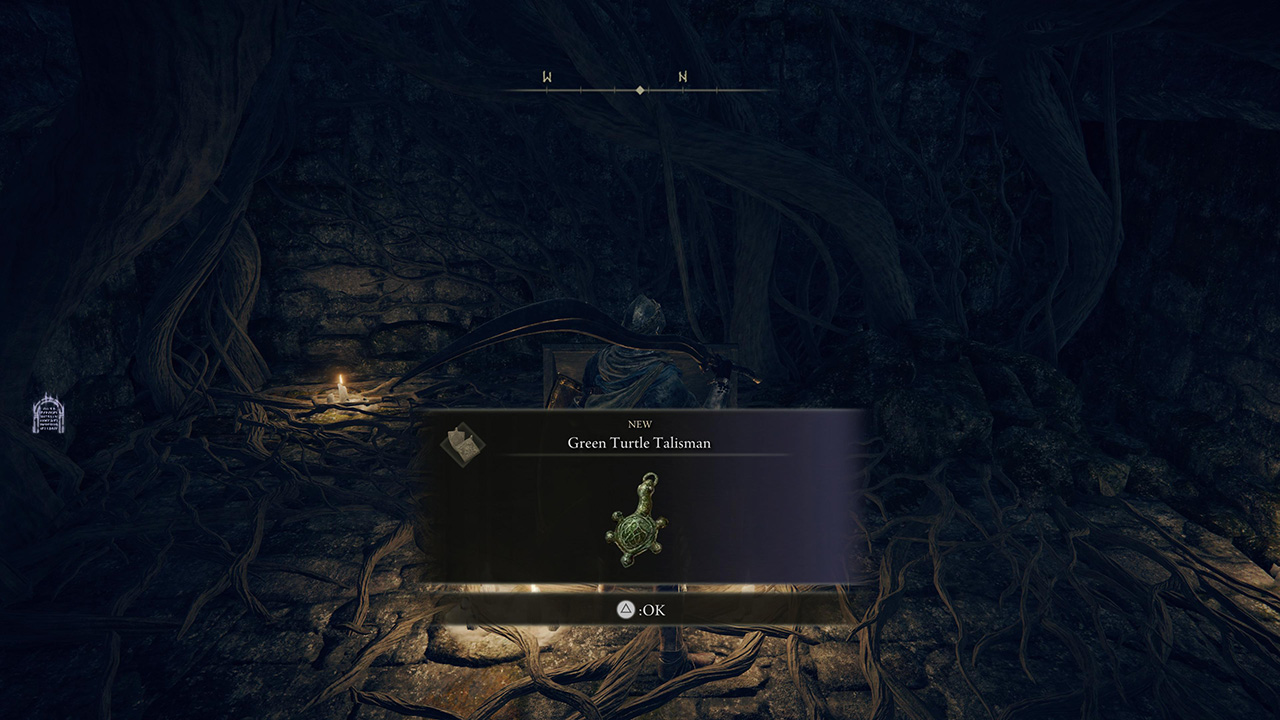
Task: Select the N marker on the compass bar
Action: 684,74
